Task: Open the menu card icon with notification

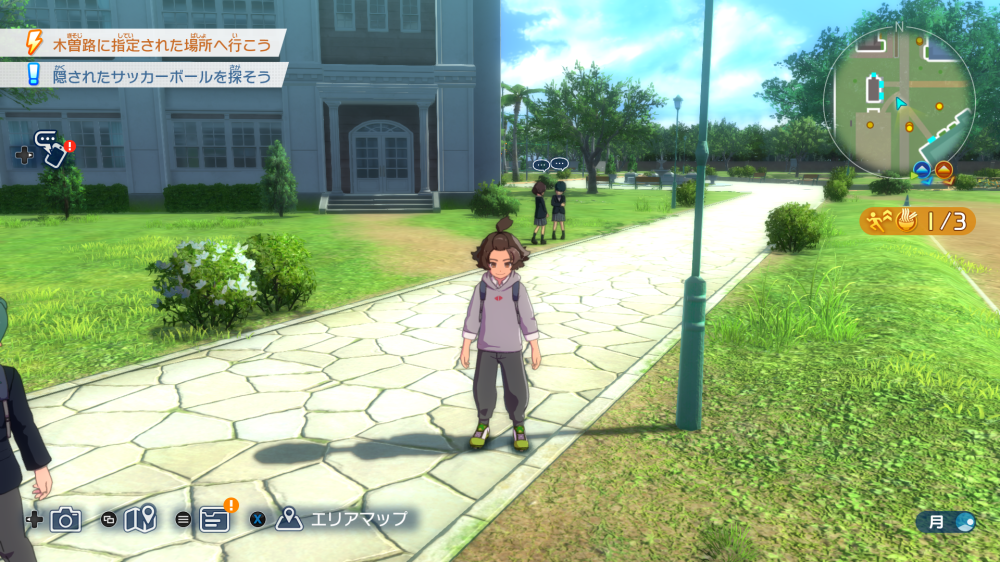Action: coord(216,517)
